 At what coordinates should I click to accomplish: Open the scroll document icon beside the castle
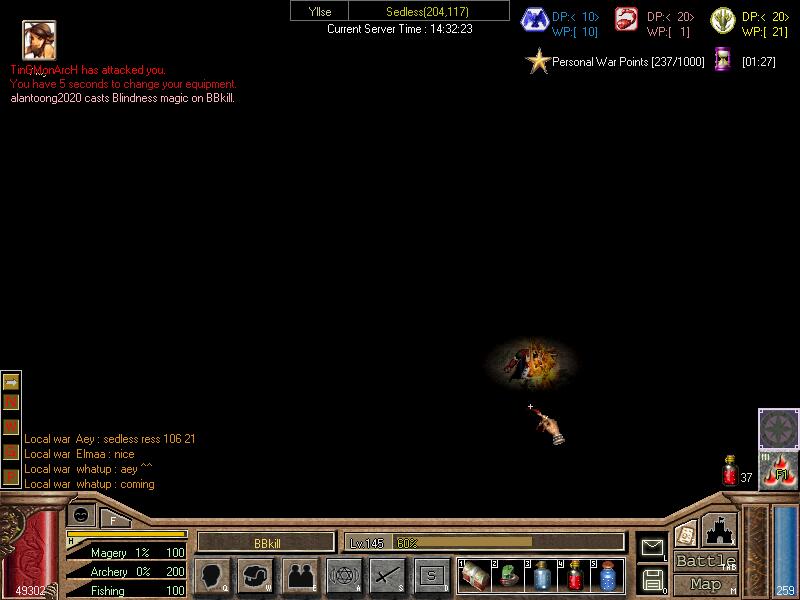[x=686, y=534]
